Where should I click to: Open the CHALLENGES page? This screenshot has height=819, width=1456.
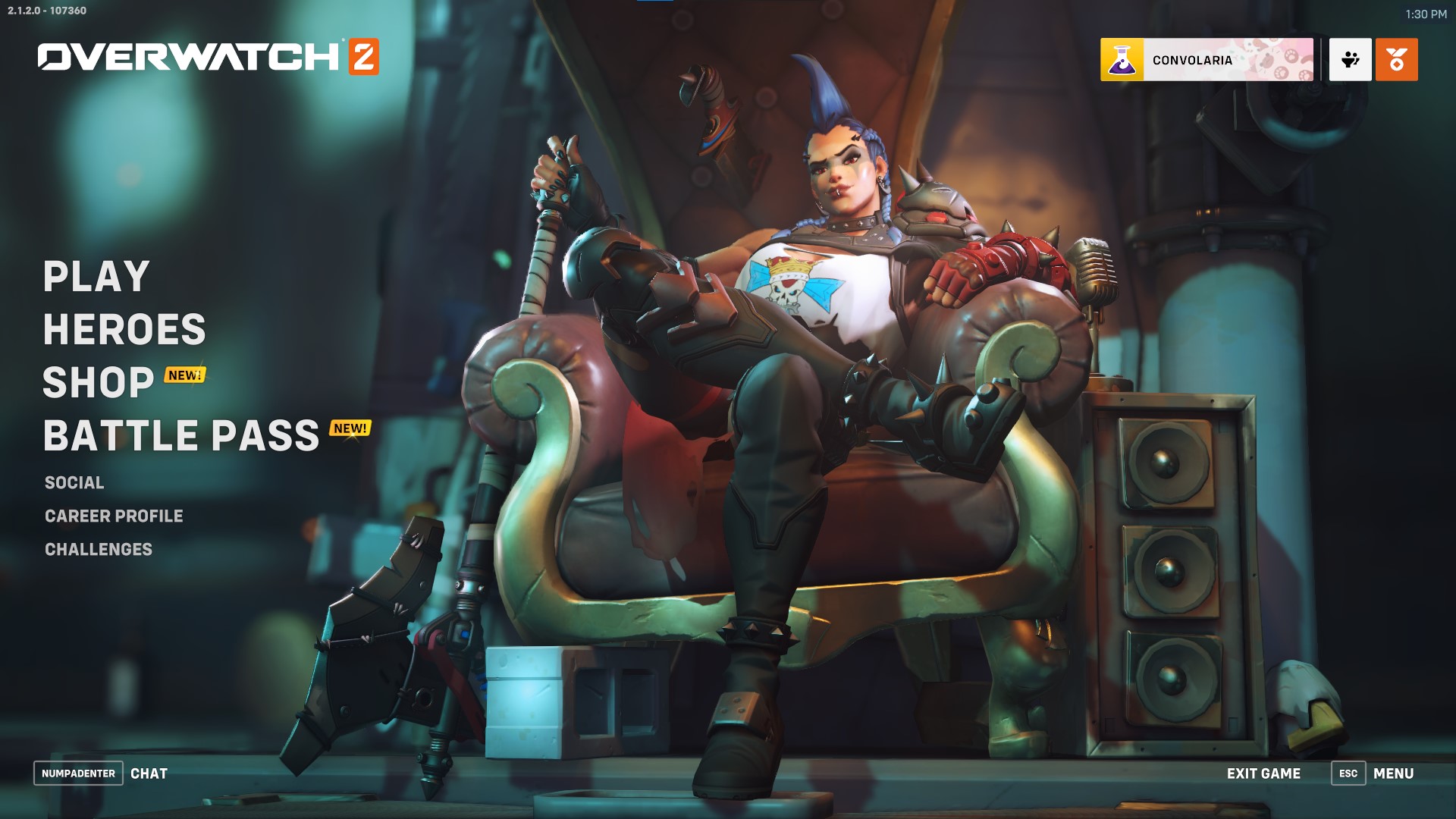click(99, 550)
